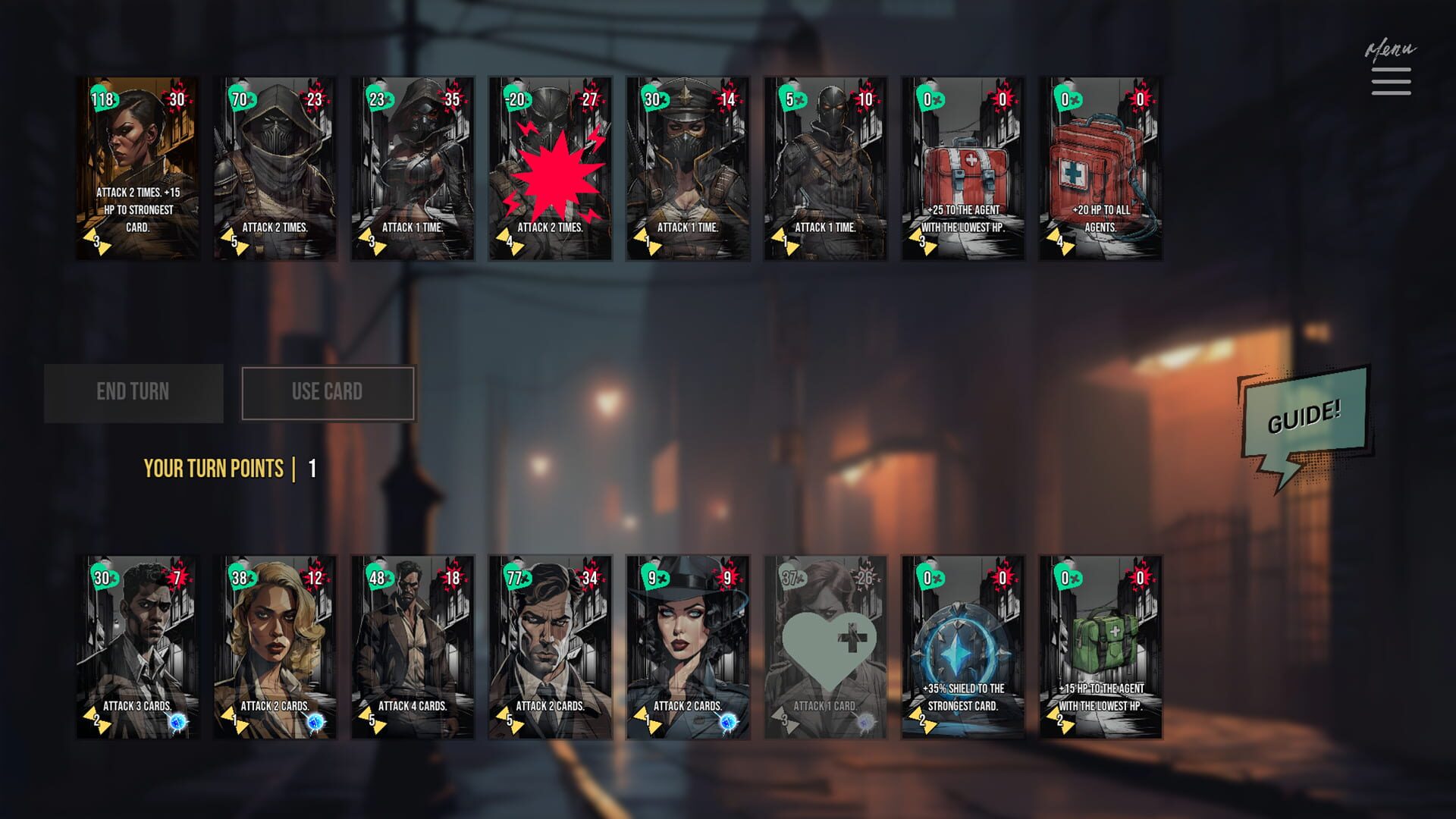The image size is (1456, 819).
Task: Pick the green medkit +15 HP card
Action: pyautogui.click(x=1100, y=647)
